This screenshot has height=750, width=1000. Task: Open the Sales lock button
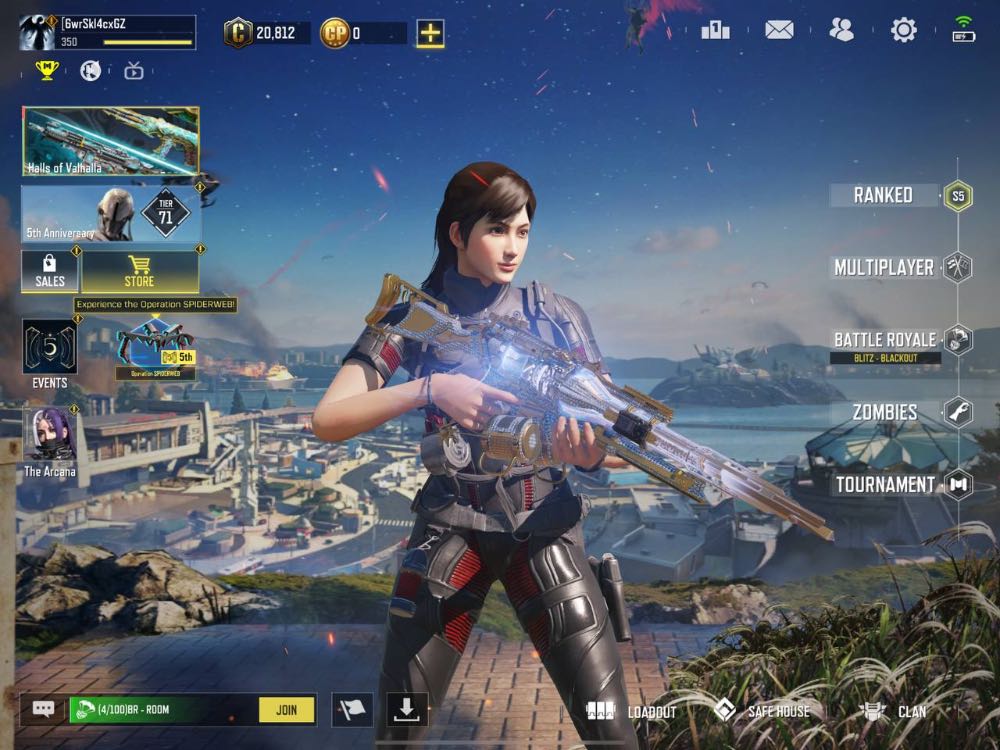[50, 271]
